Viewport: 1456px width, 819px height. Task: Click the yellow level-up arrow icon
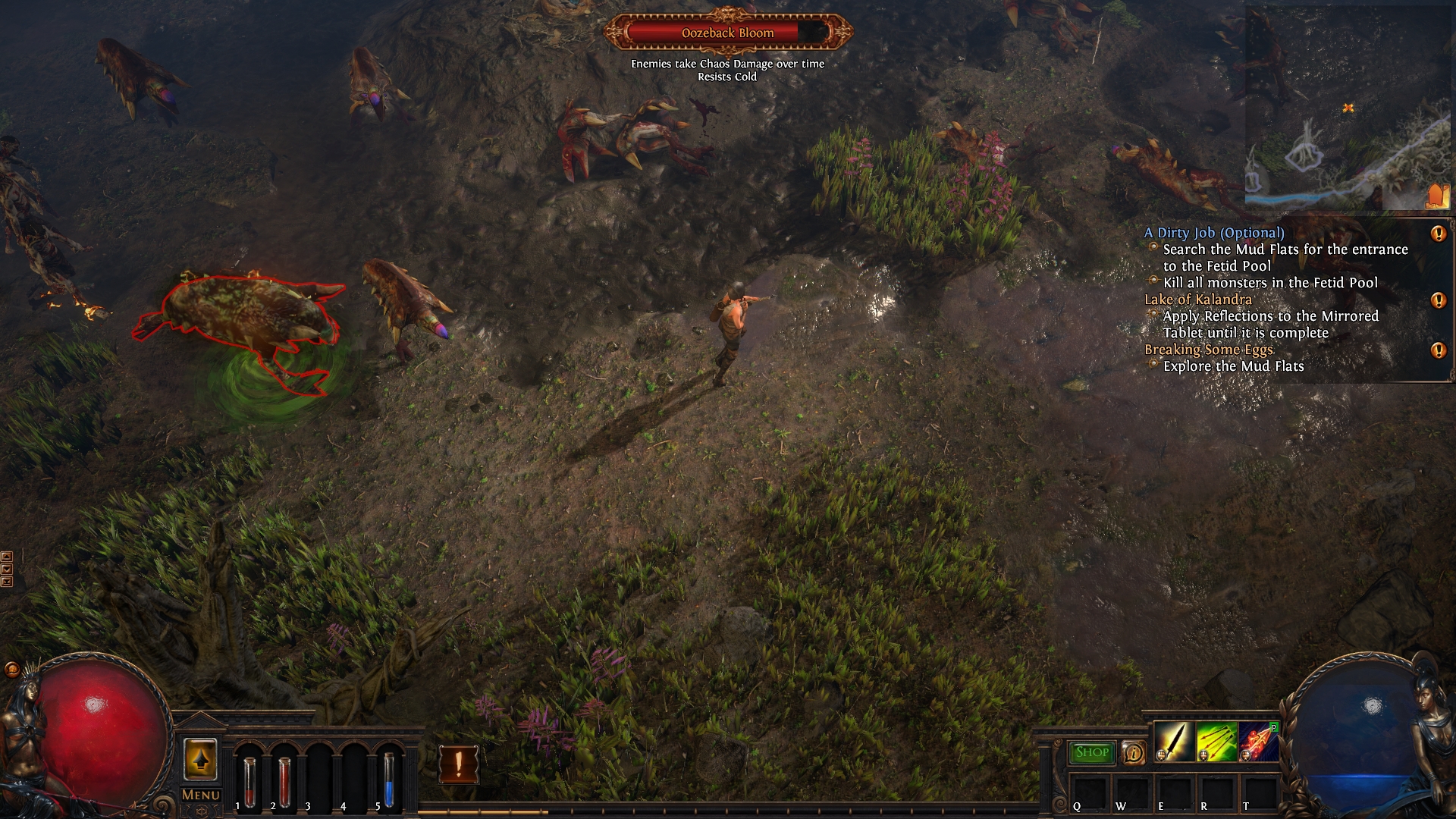(200, 759)
